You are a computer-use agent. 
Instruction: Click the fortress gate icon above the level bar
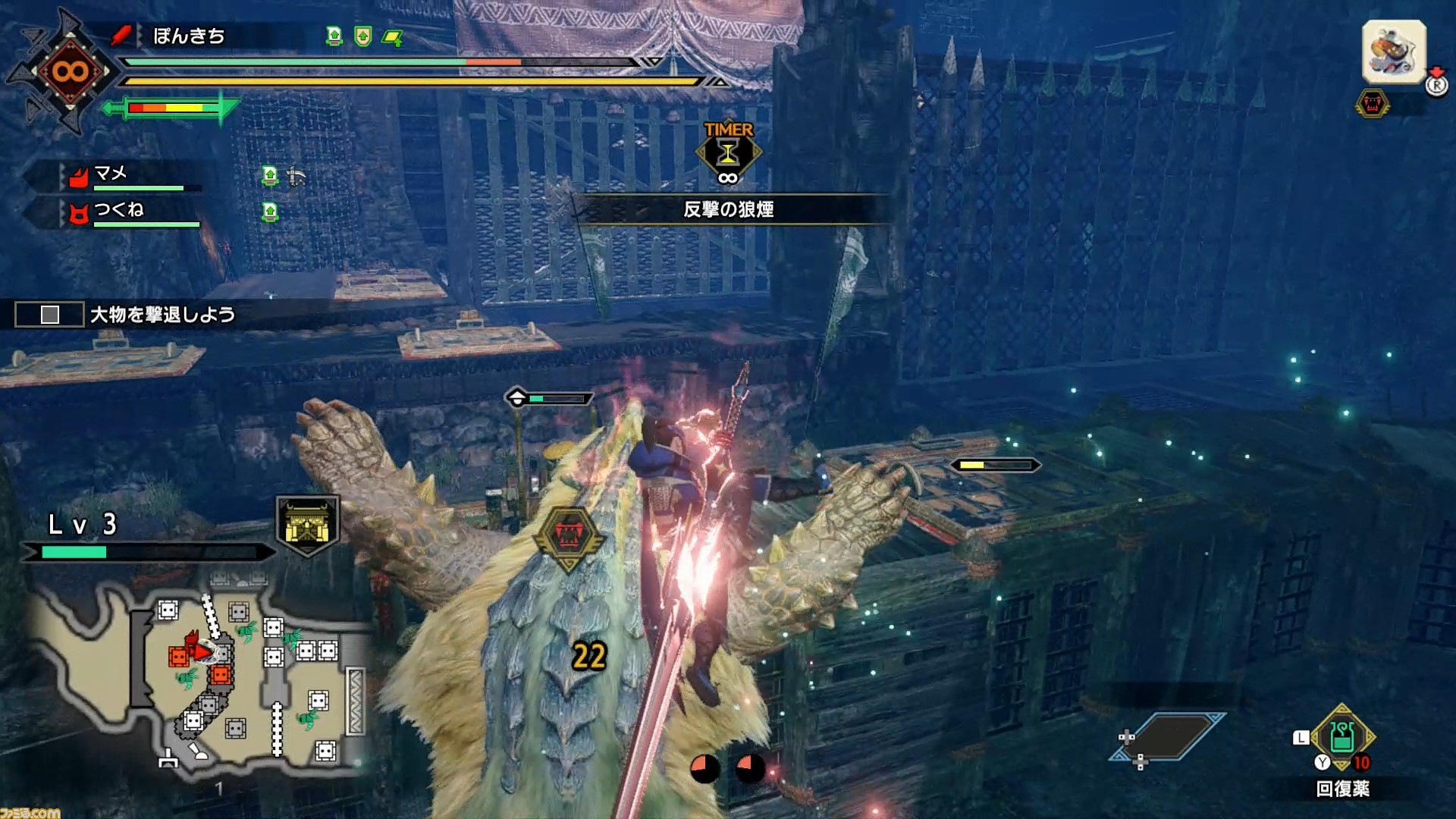pos(307,525)
